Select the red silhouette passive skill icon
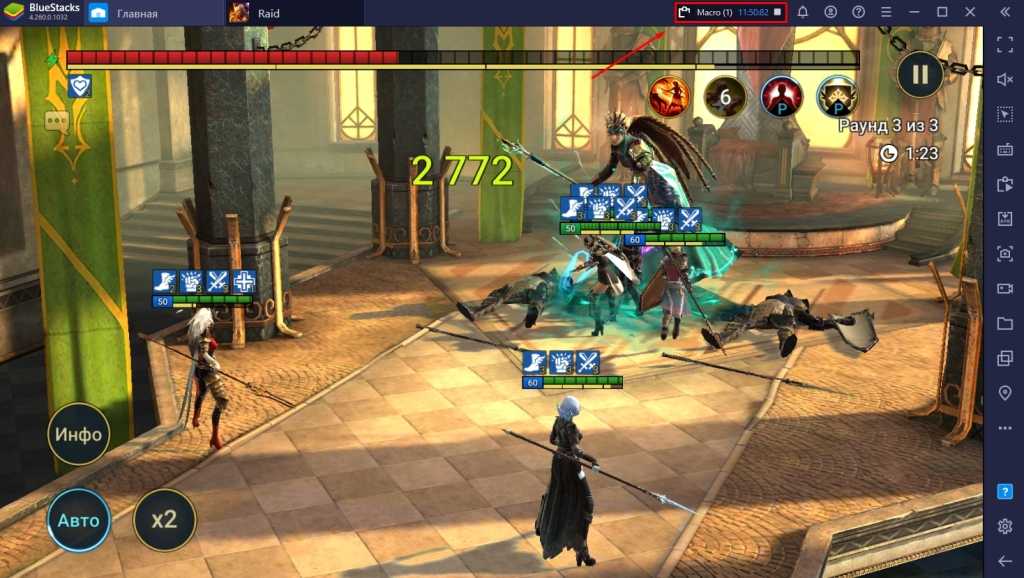The width and height of the screenshot is (1024, 578). [x=781, y=96]
